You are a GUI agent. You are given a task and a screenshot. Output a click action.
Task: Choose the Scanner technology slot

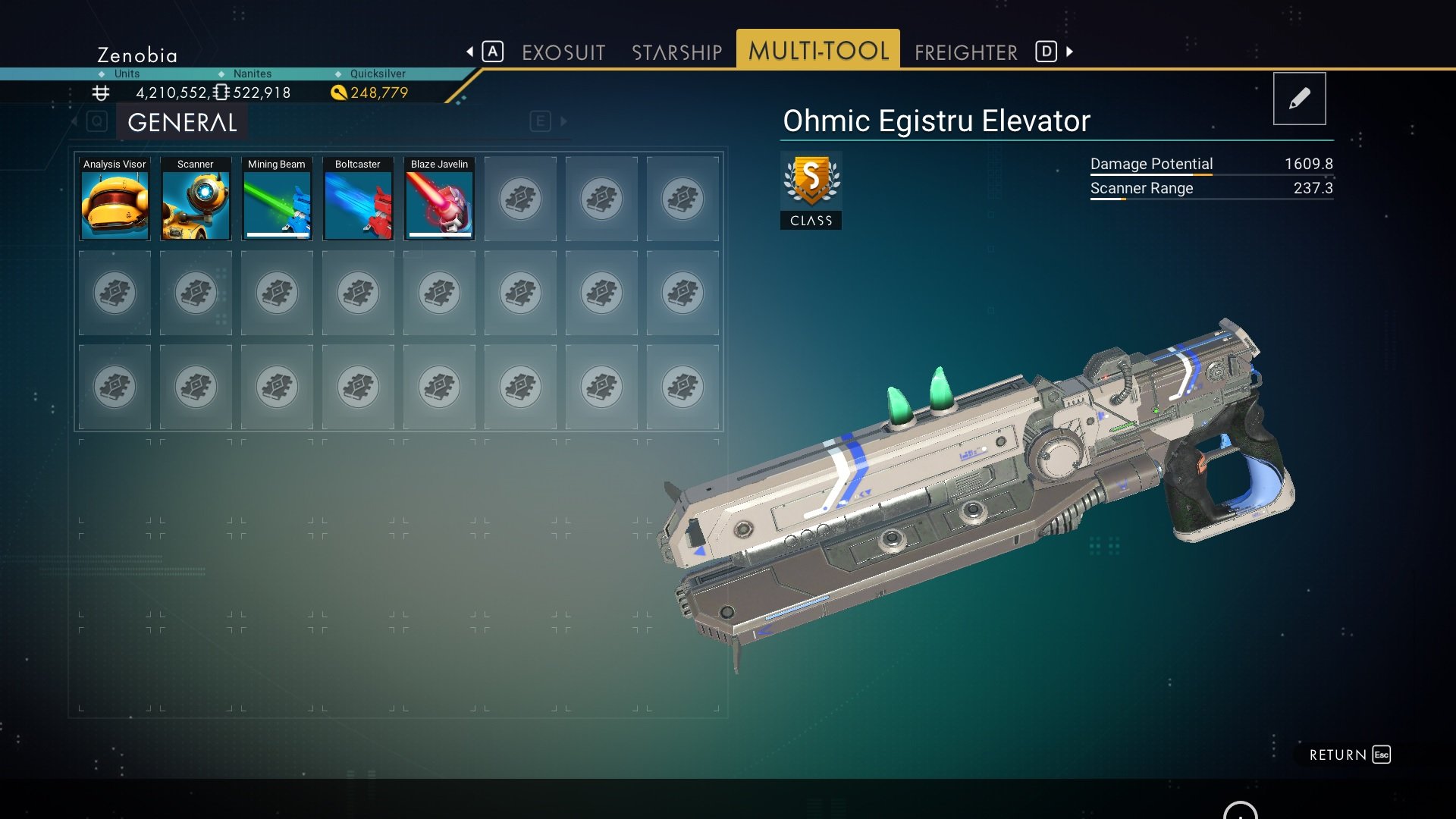click(x=196, y=199)
